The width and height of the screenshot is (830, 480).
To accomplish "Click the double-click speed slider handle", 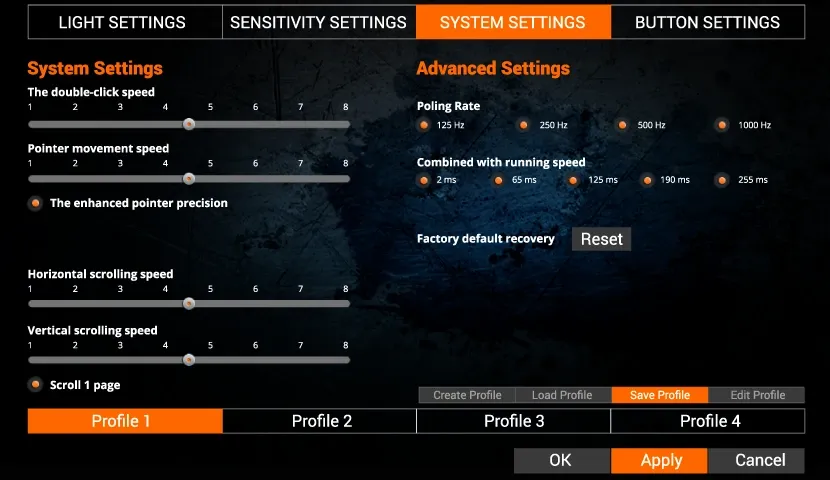I will pos(188,124).
